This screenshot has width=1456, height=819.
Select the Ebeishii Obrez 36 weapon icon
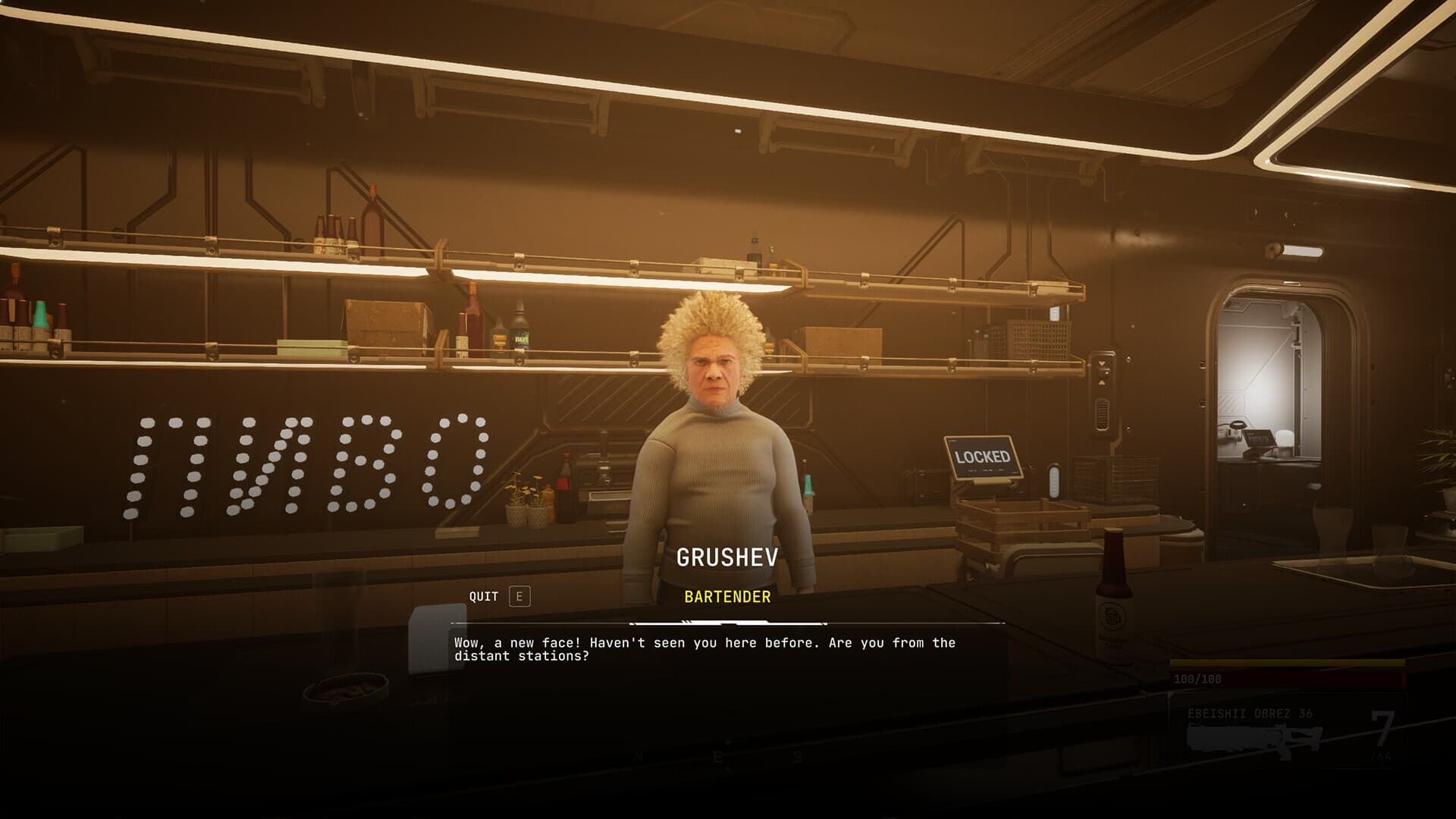tap(1254, 739)
